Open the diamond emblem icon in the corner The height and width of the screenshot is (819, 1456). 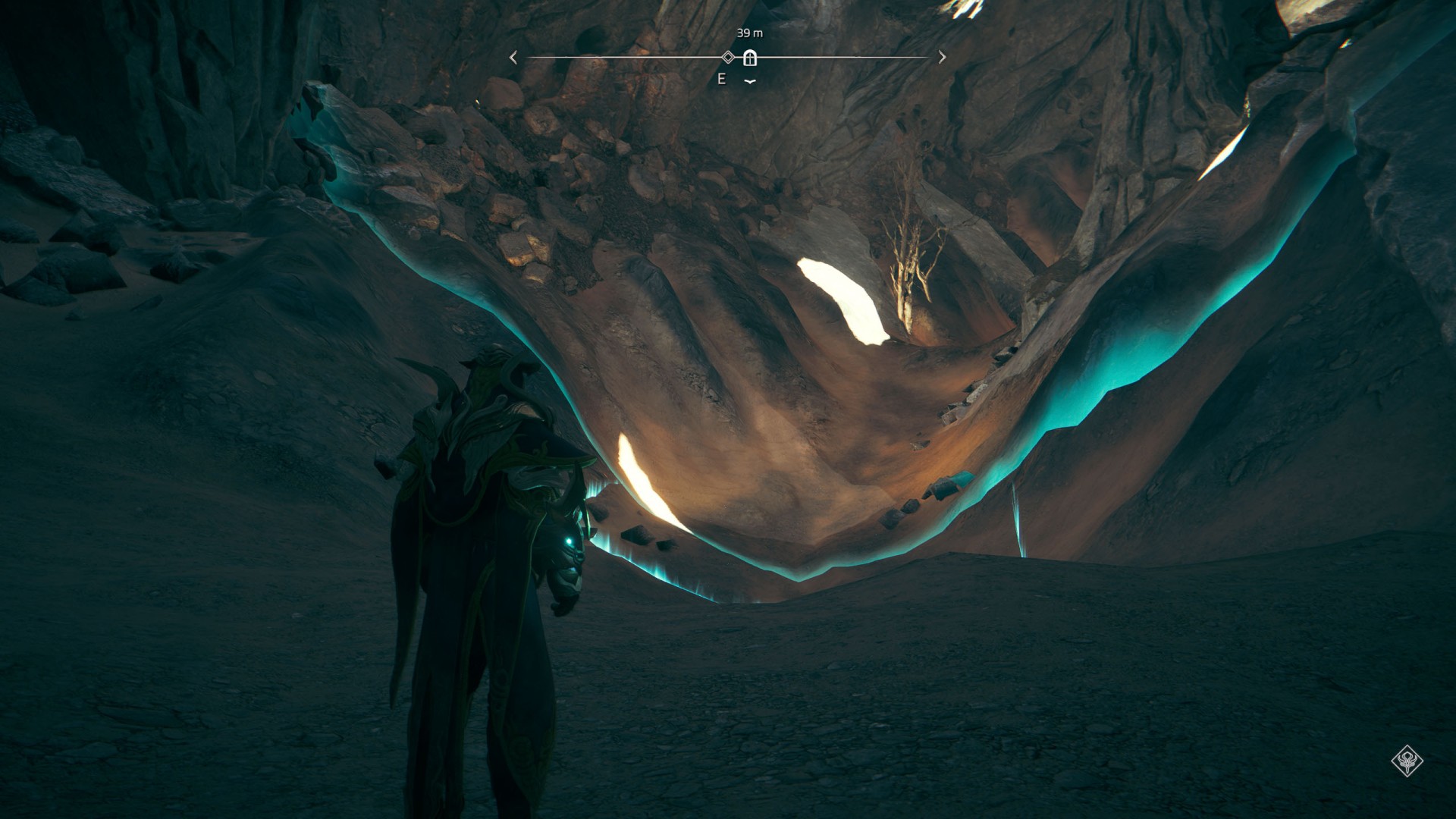1407,761
